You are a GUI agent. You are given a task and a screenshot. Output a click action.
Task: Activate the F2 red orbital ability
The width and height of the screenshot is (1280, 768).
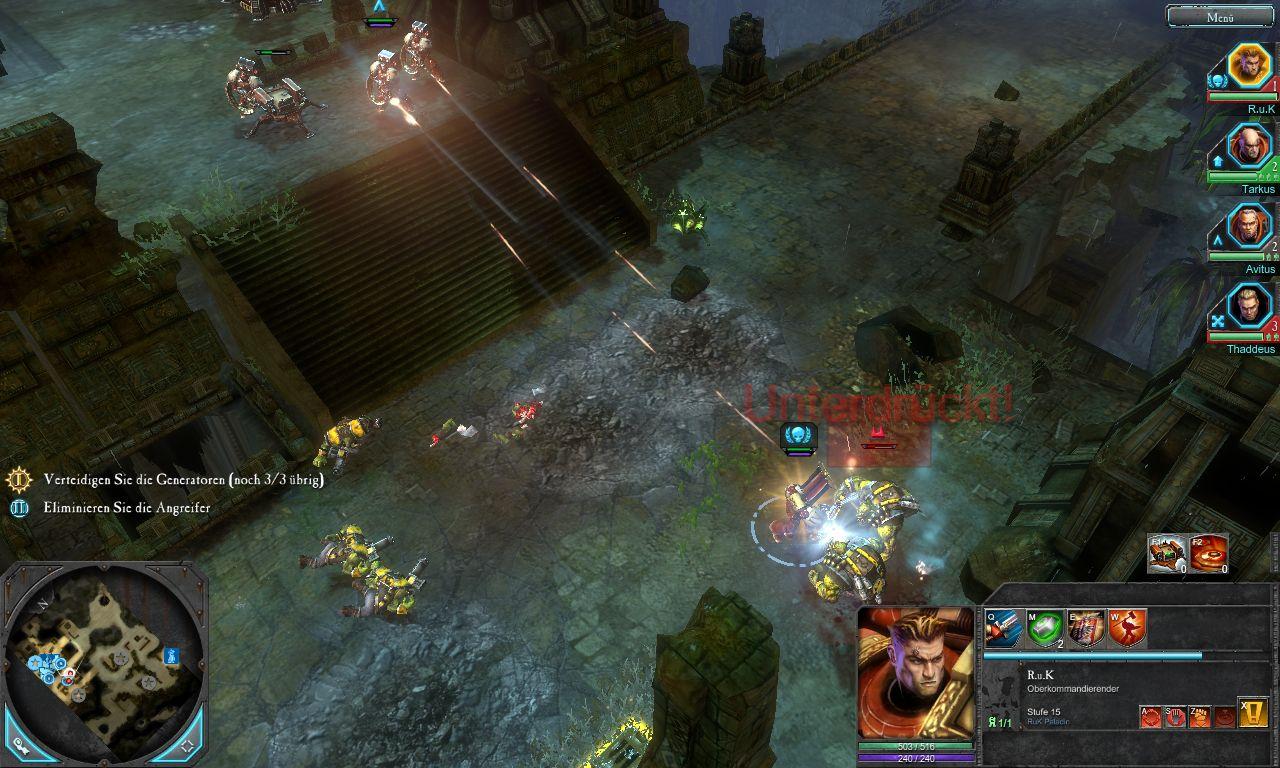click(x=1208, y=553)
